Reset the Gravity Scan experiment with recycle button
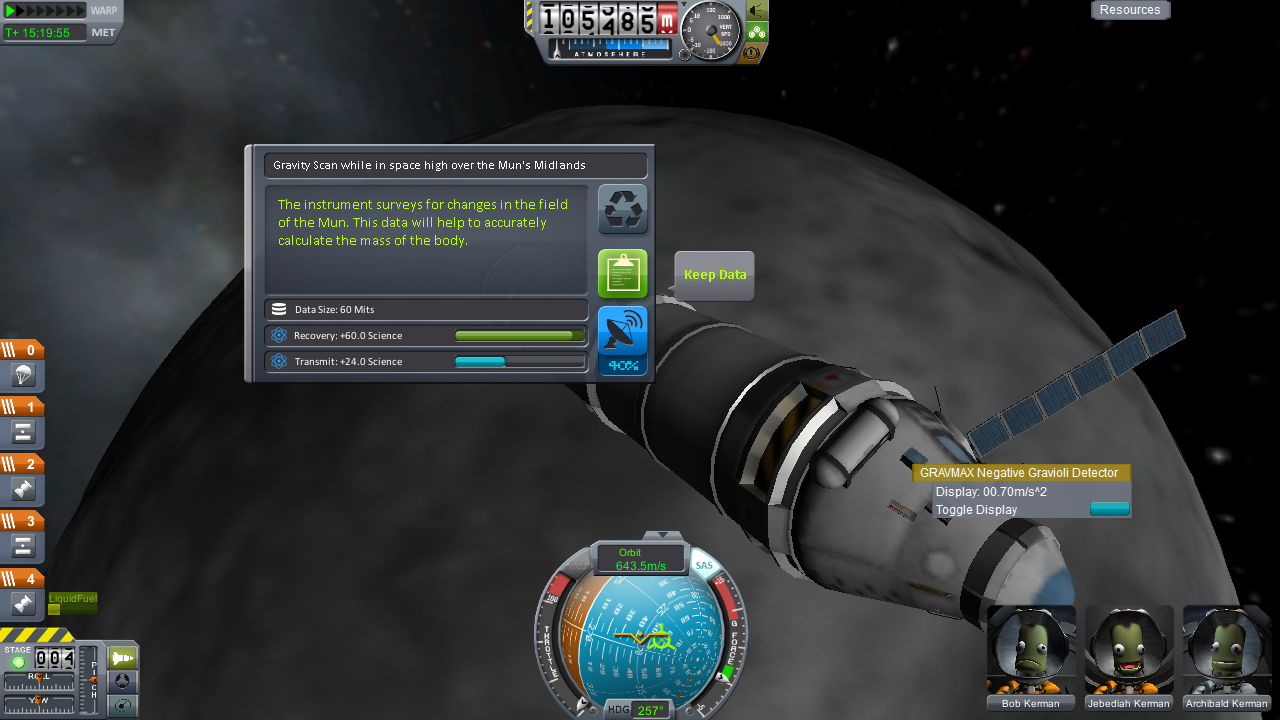This screenshot has width=1280, height=720. (622, 209)
